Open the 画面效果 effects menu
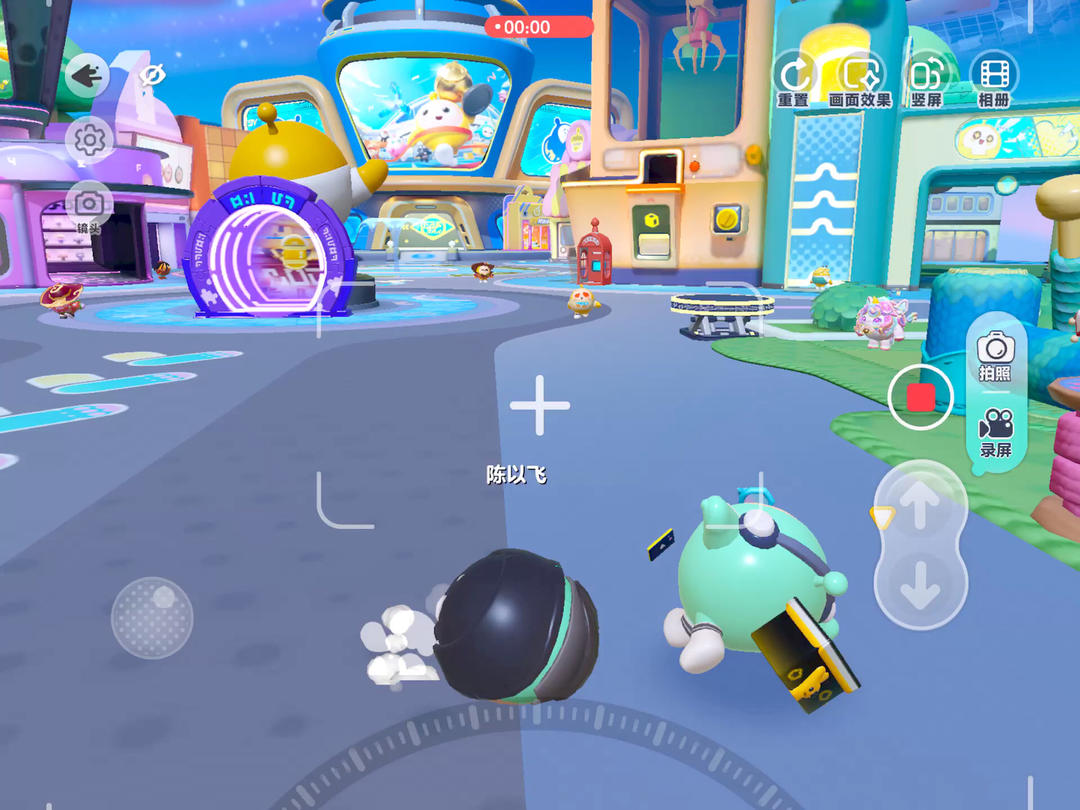The height and width of the screenshot is (810, 1080). click(x=860, y=78)
